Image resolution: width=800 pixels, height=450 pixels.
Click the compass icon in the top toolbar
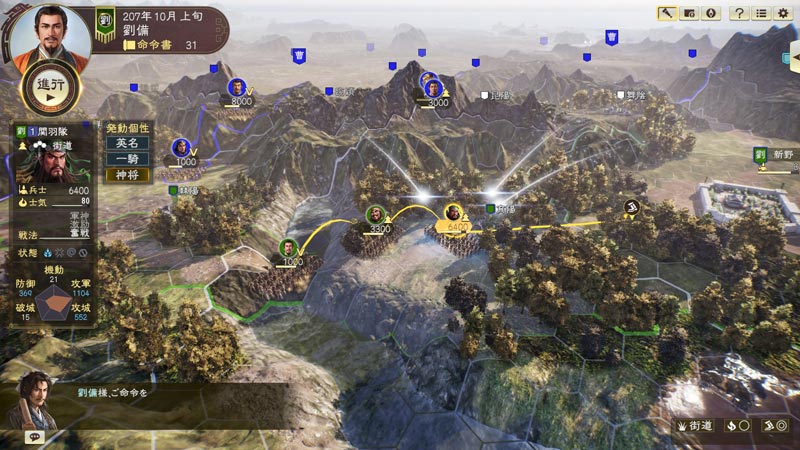(711, 13)
